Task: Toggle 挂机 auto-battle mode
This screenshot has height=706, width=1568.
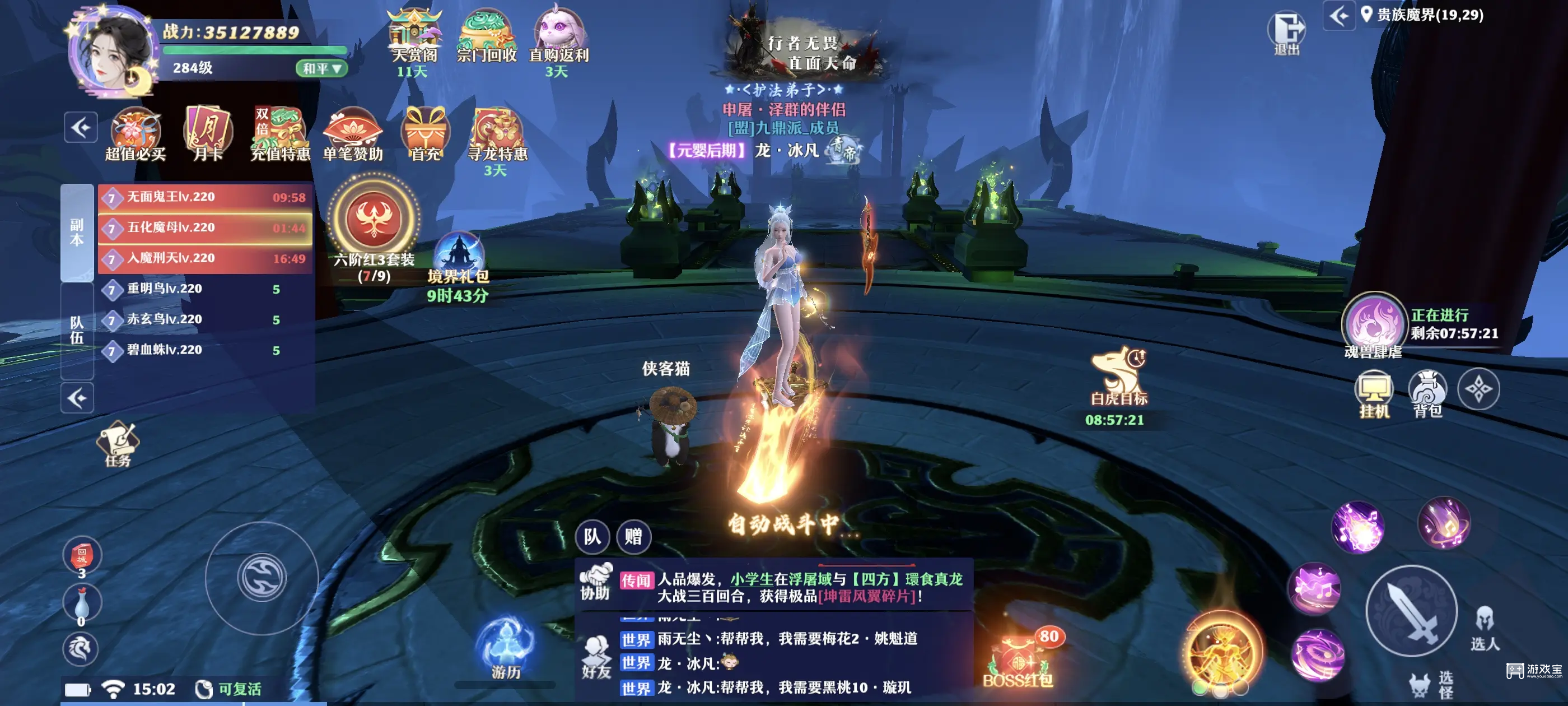Action: pyautogui.click(x=1374, y=393)
